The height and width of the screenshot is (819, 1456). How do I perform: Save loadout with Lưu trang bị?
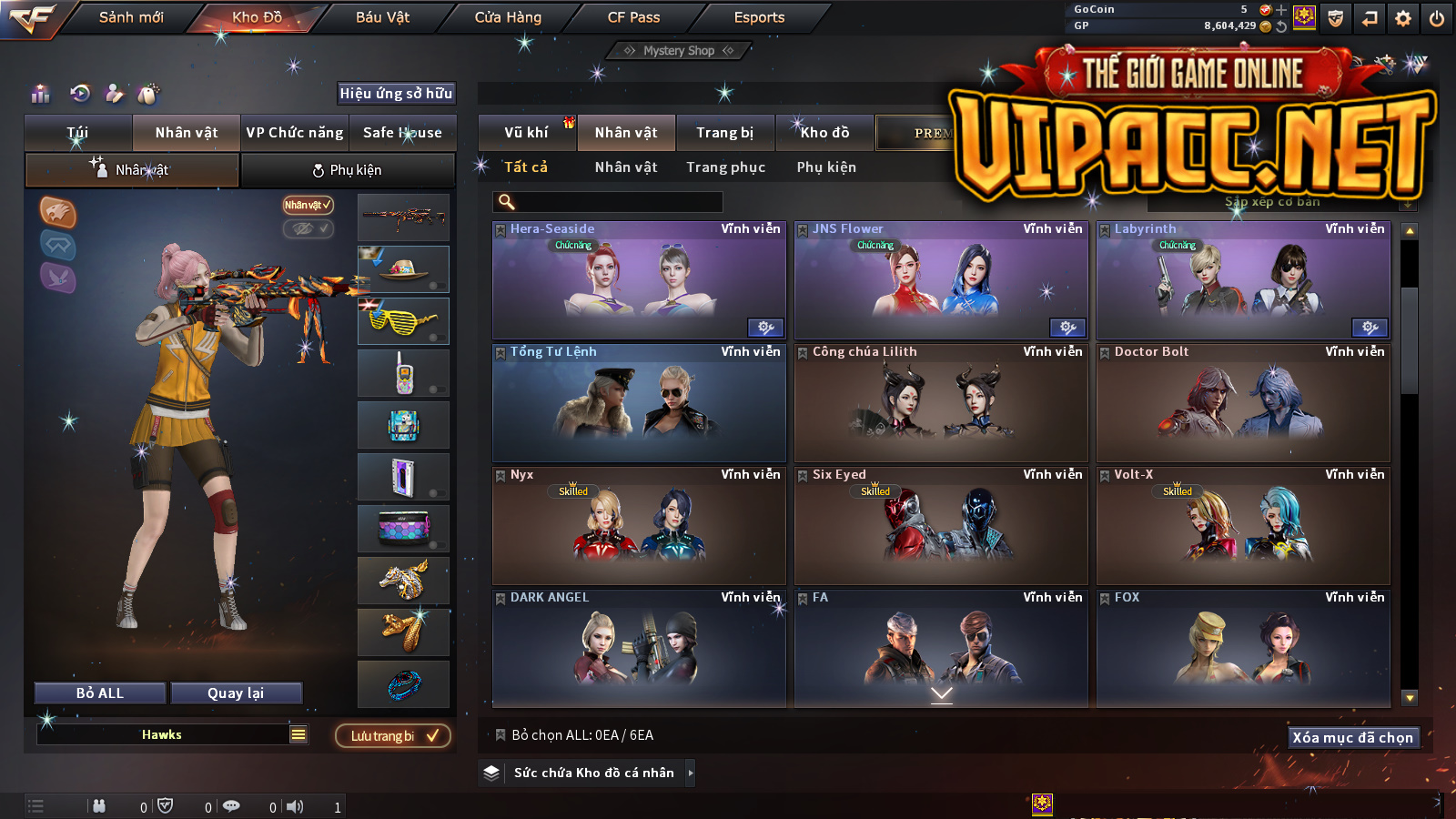coord(393,736)
